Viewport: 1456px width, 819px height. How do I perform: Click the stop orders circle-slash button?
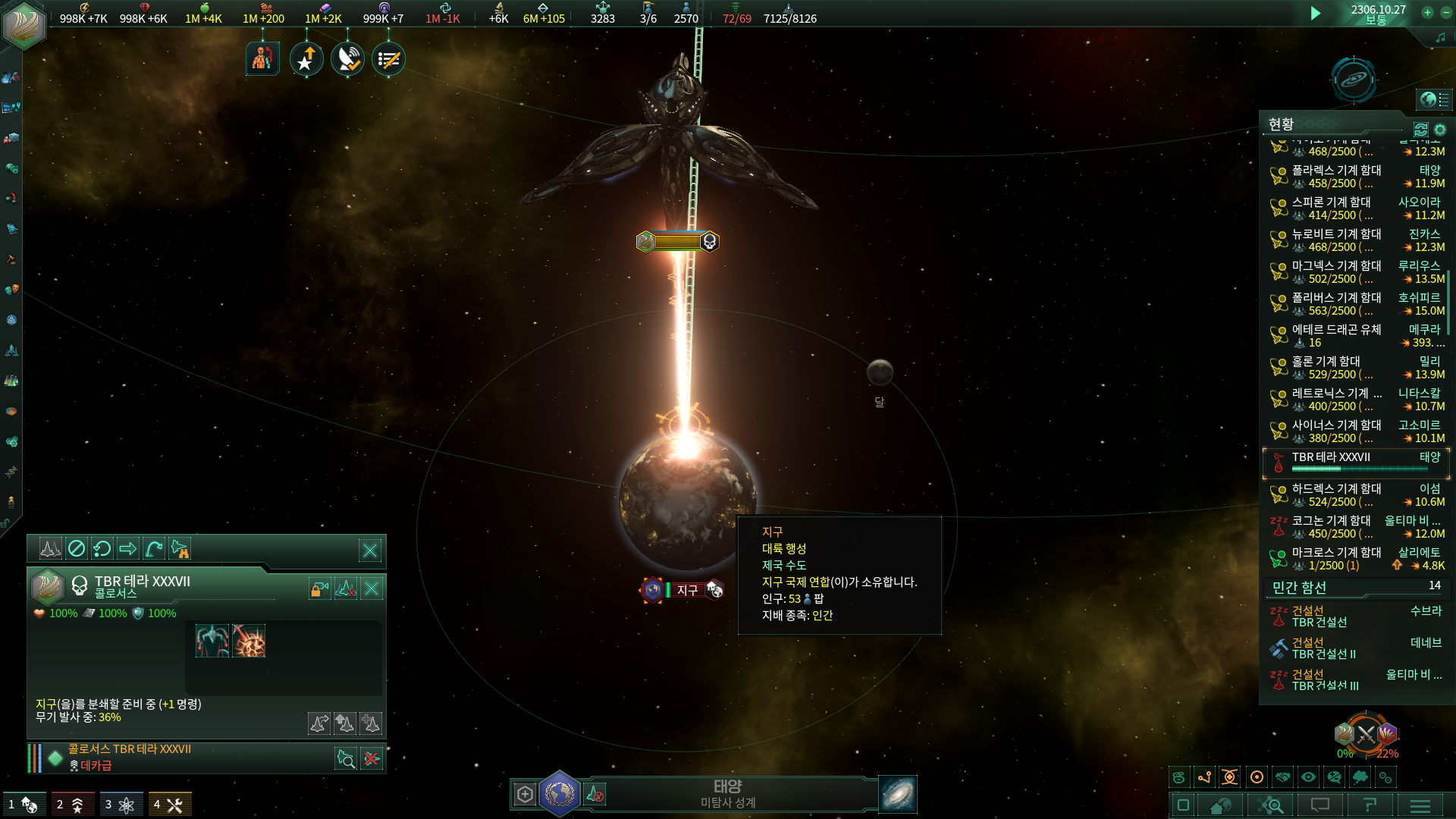pyautogui.click(x=77, y=548)
